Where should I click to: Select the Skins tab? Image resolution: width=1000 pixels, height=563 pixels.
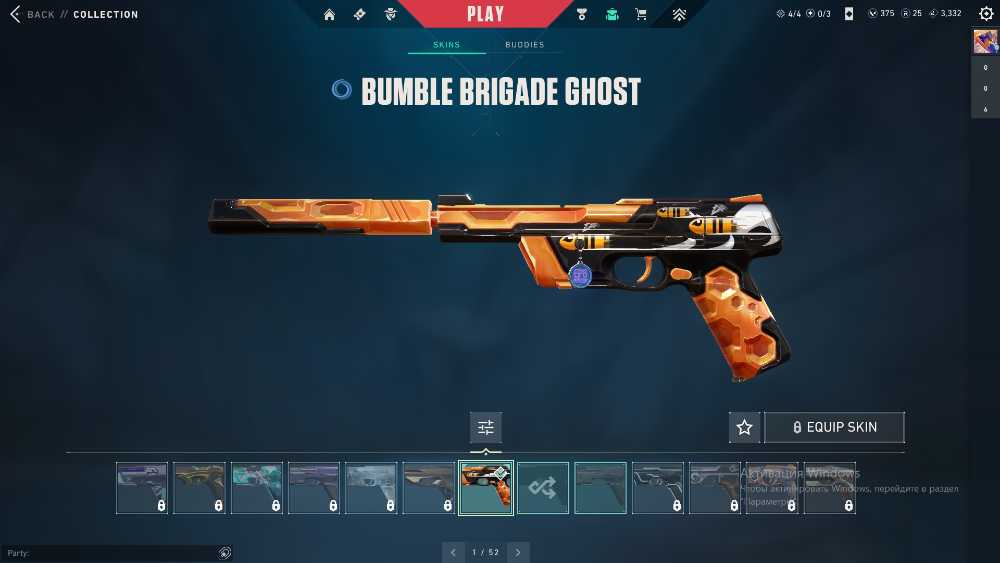tap(446, 45)
